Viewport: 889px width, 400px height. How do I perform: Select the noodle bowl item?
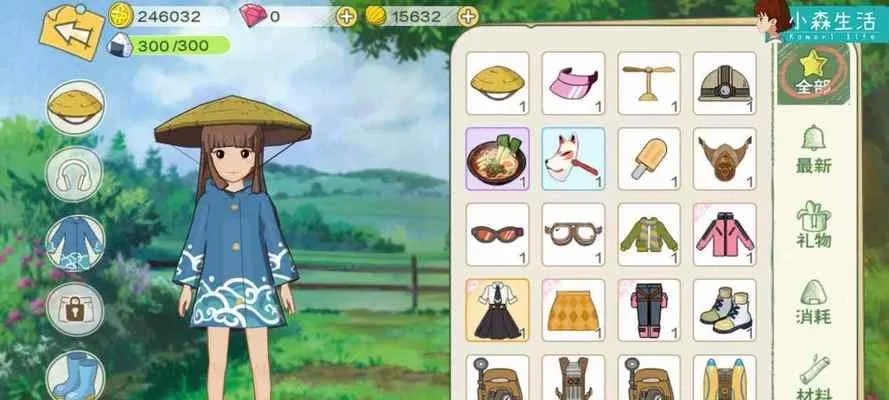click(x=497, y=158)
